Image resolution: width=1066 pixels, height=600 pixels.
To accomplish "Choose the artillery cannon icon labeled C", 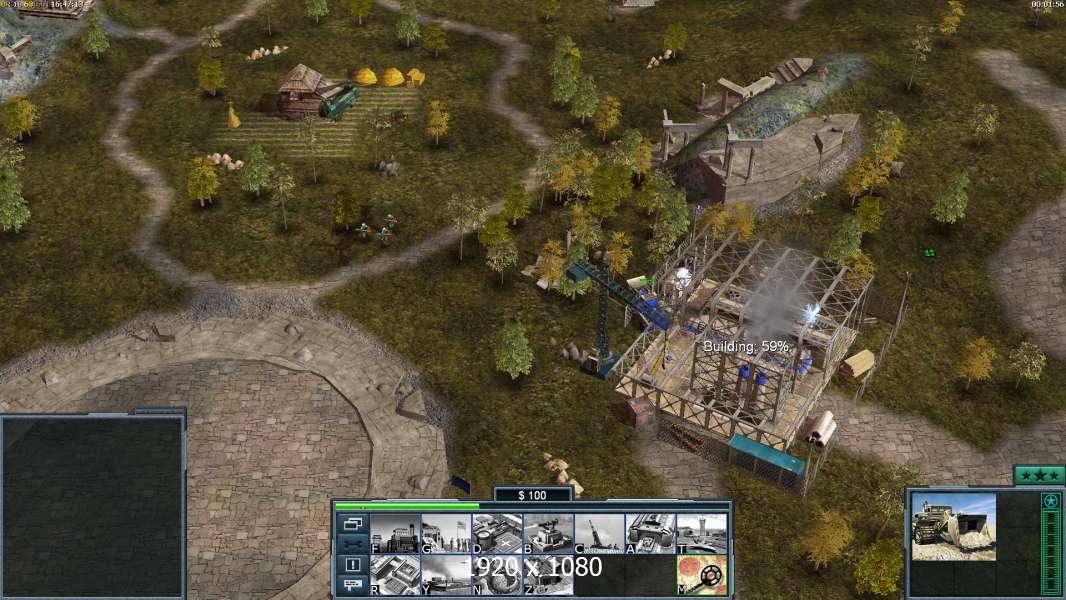I will [x=599, y=533].
